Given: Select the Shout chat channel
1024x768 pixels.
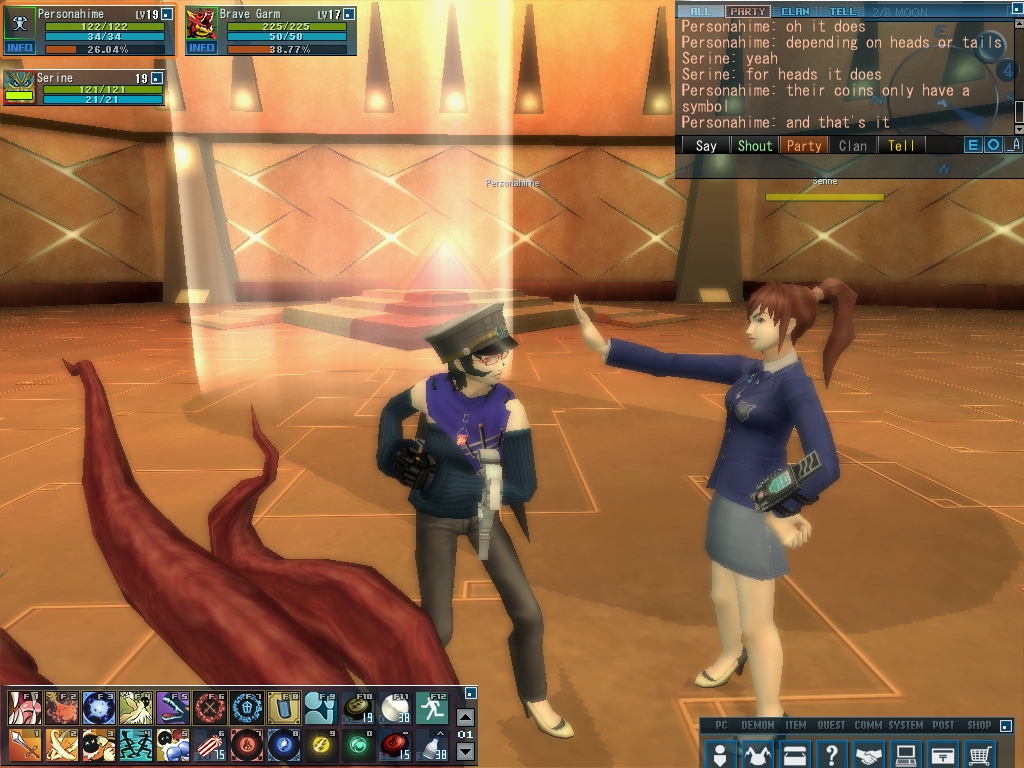Looking at the screenshot, I should 755,145.
